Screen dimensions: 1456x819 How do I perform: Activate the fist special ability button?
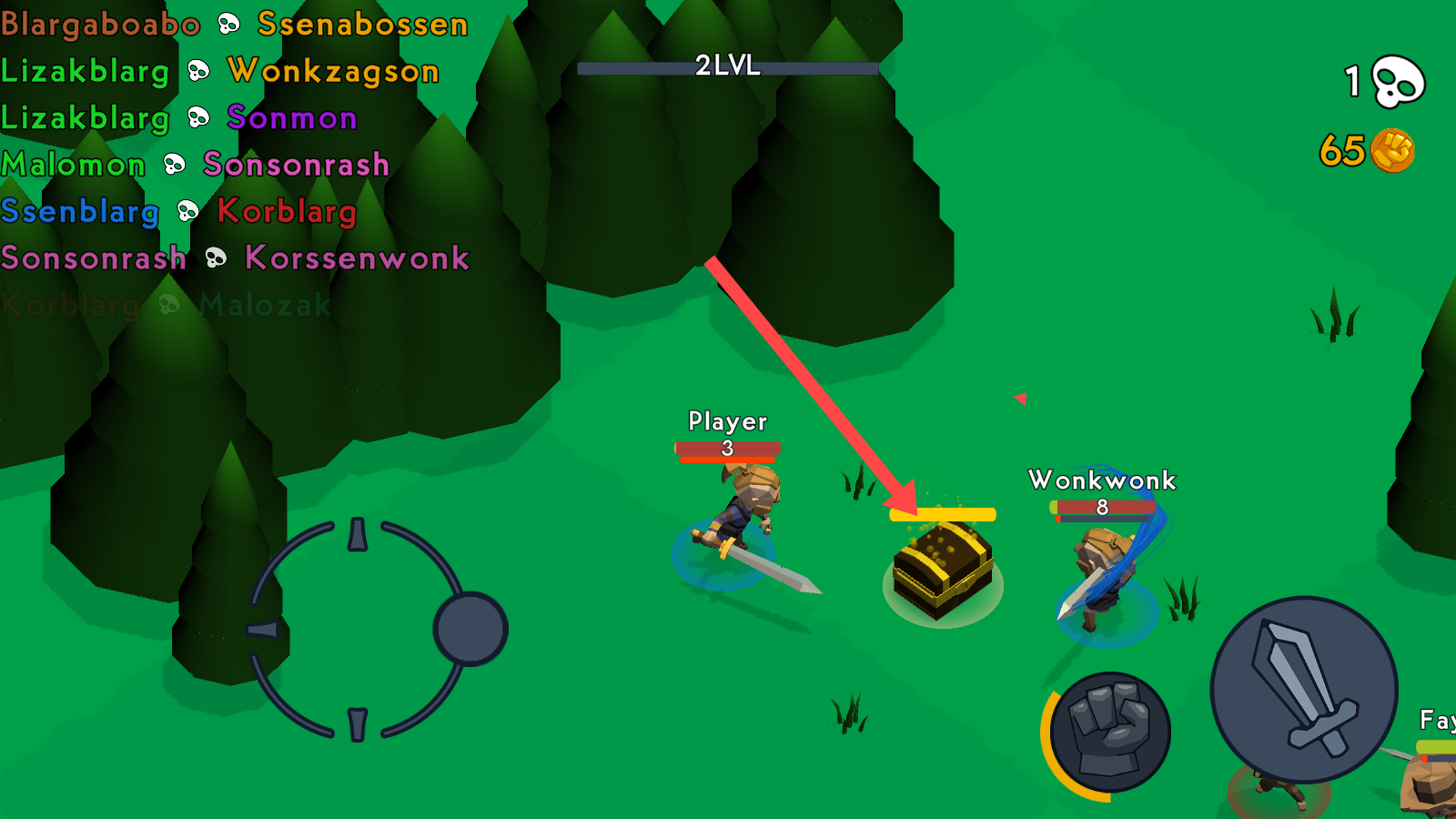coord(1109,733)
